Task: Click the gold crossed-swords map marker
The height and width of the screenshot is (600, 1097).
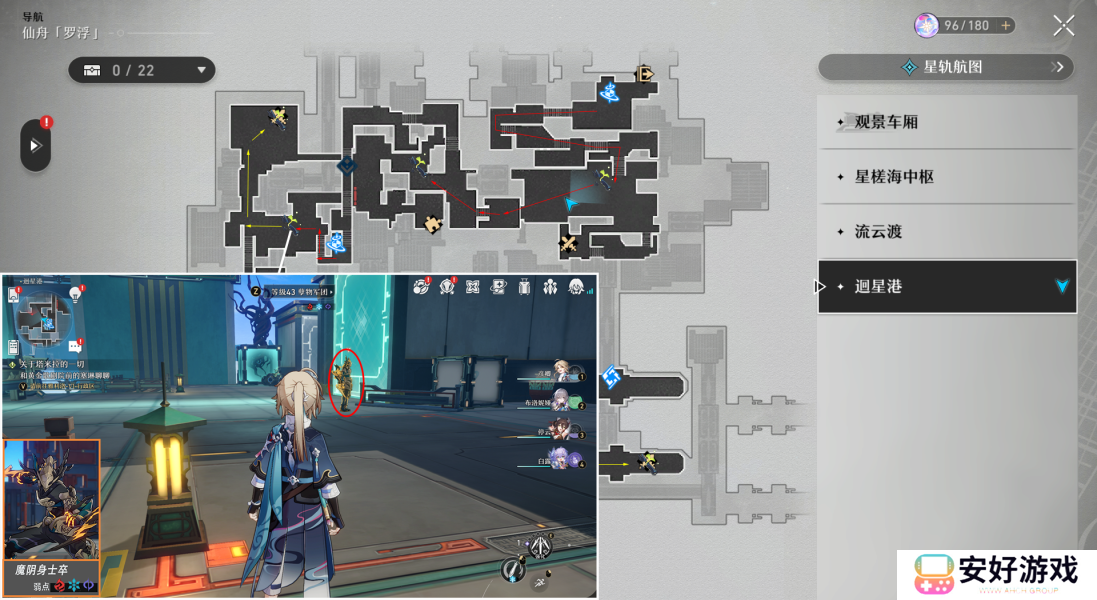Action: click(x=569, y=242)
